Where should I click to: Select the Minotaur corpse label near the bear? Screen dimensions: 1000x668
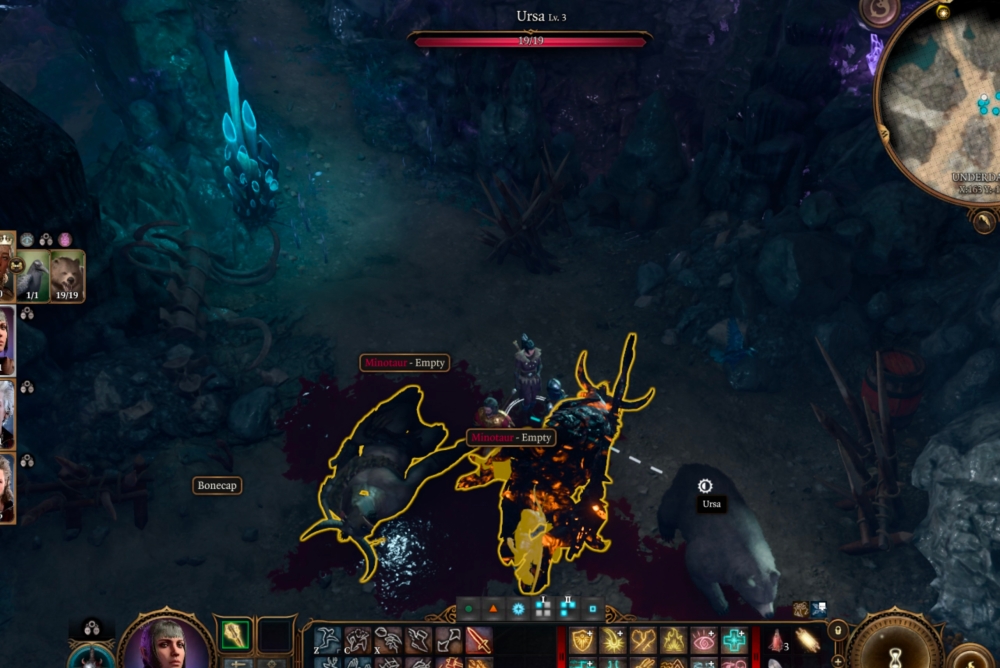(511, 438)
